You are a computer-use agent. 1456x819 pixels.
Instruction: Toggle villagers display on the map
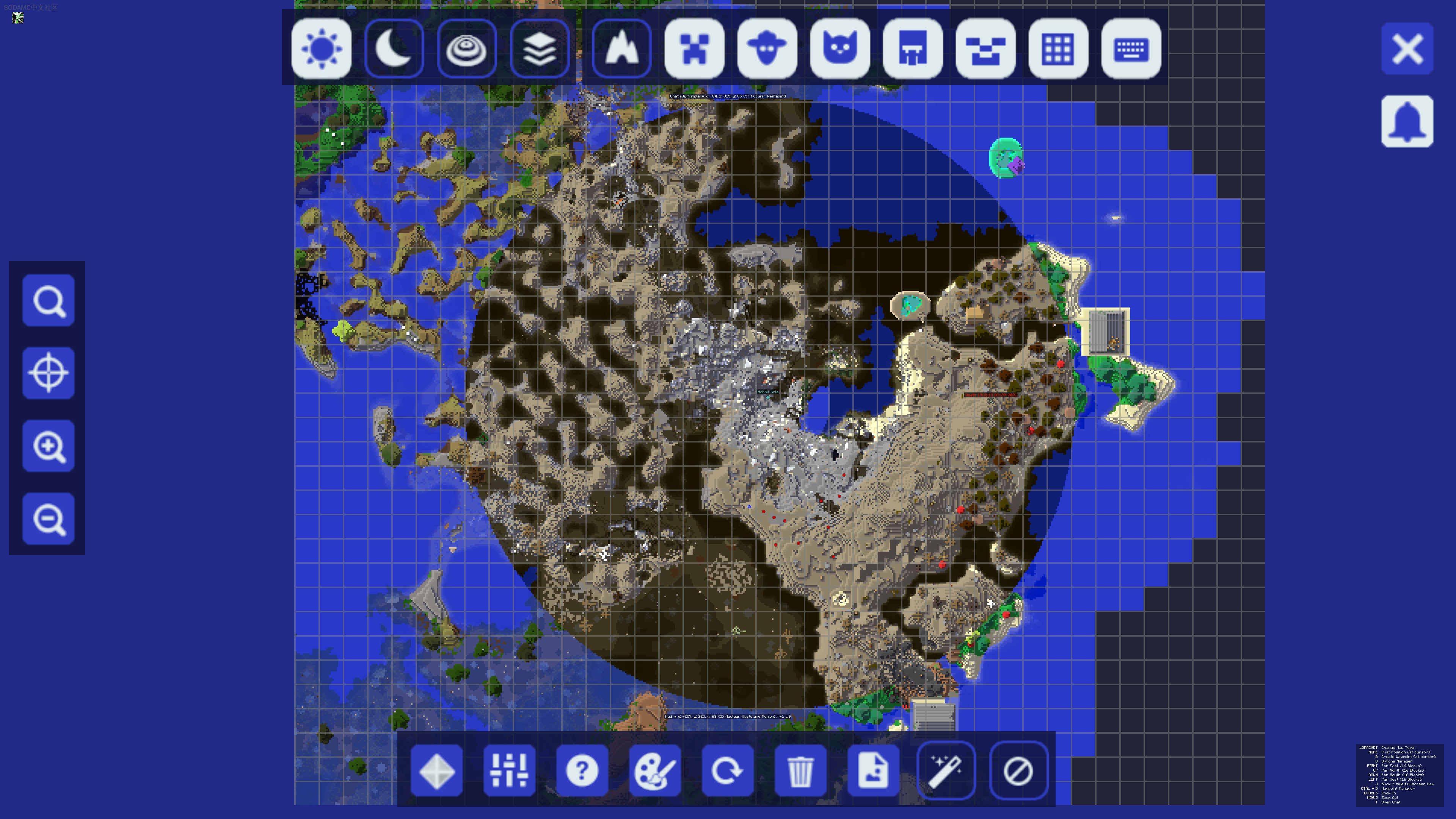point(912,48)
